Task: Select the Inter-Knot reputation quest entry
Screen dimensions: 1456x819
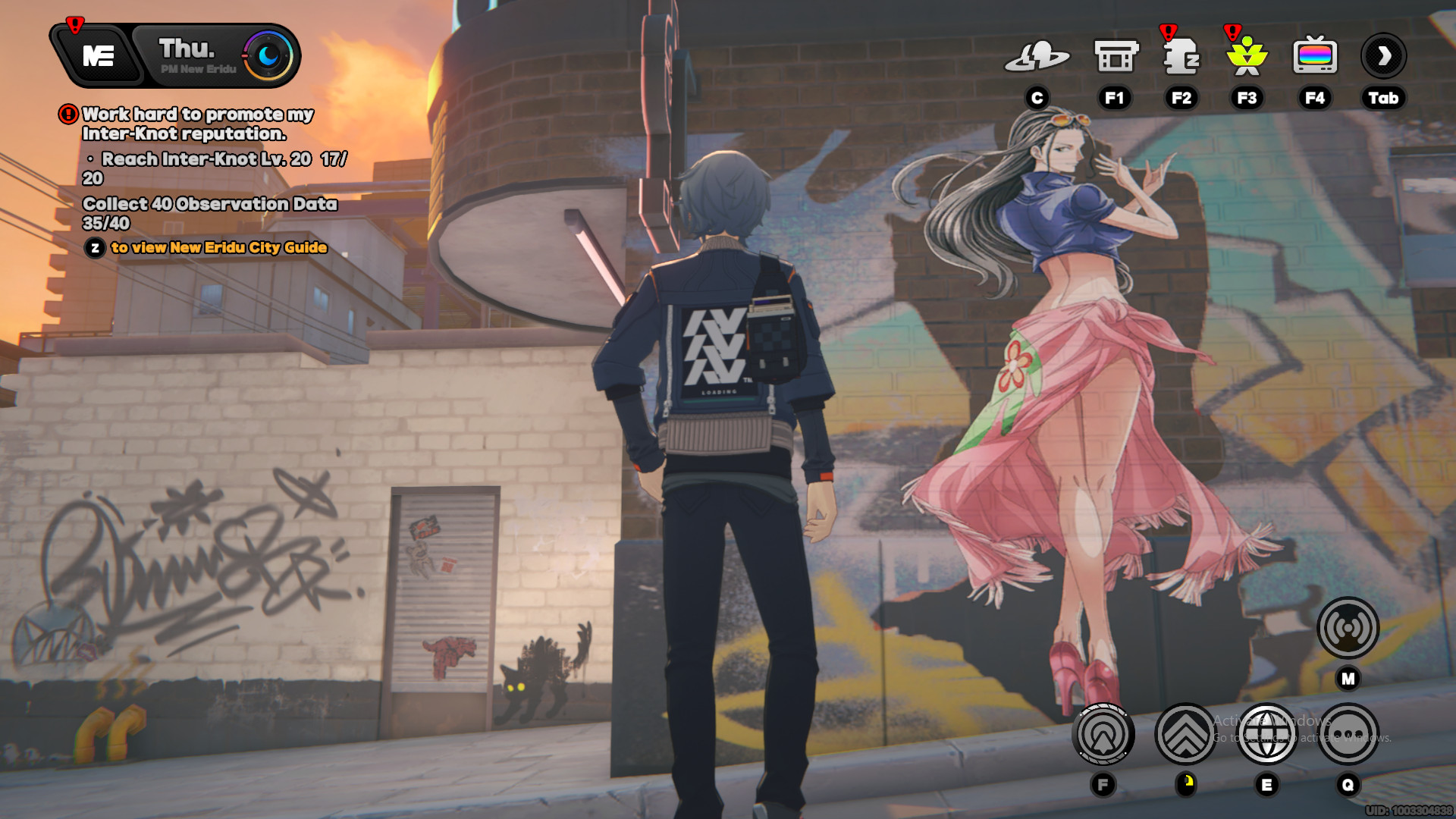Action: point(193,126)
